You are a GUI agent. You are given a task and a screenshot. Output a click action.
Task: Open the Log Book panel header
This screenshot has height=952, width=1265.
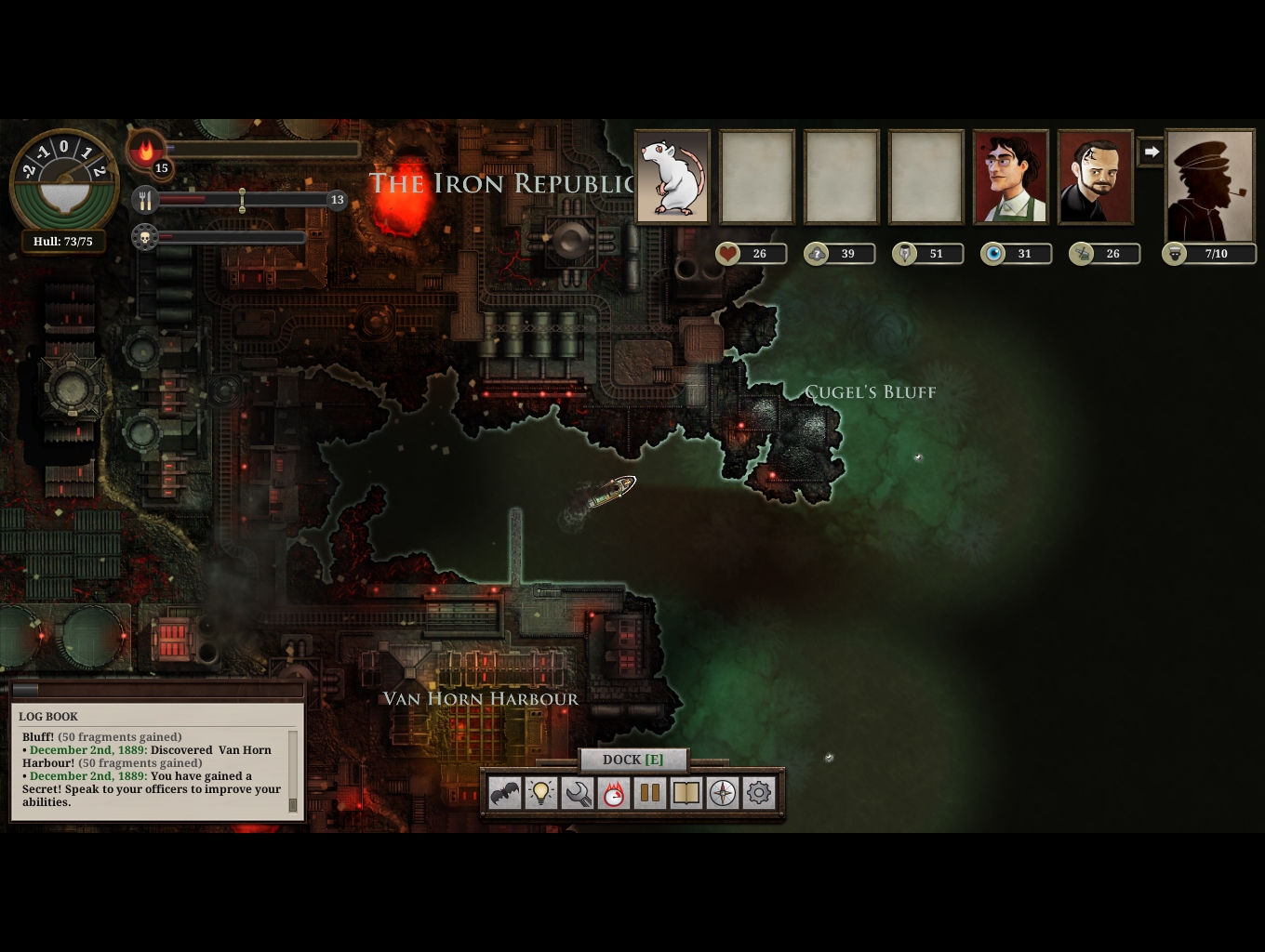click(48, 717)
